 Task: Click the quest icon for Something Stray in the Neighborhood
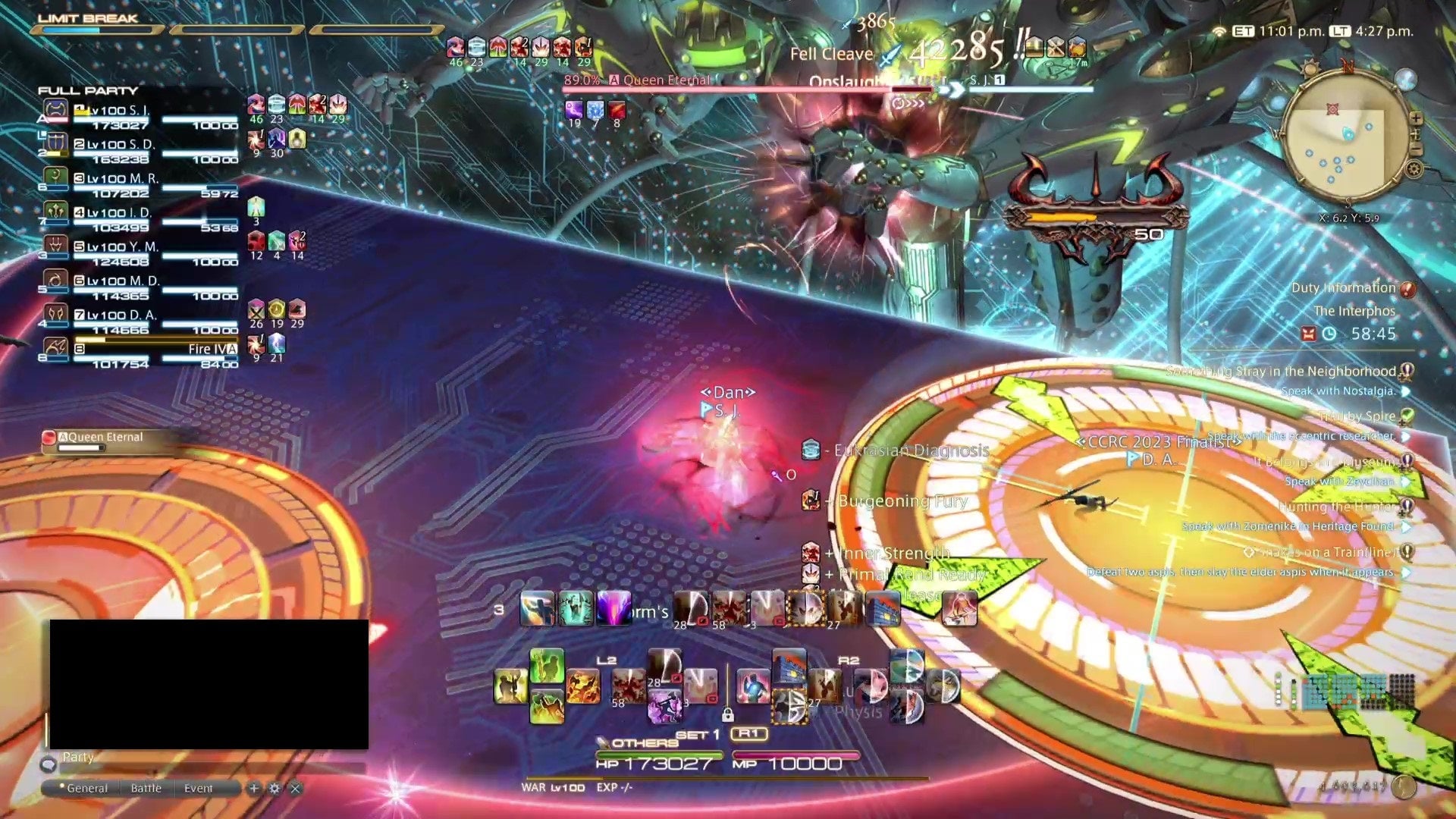pos(1405,372)
